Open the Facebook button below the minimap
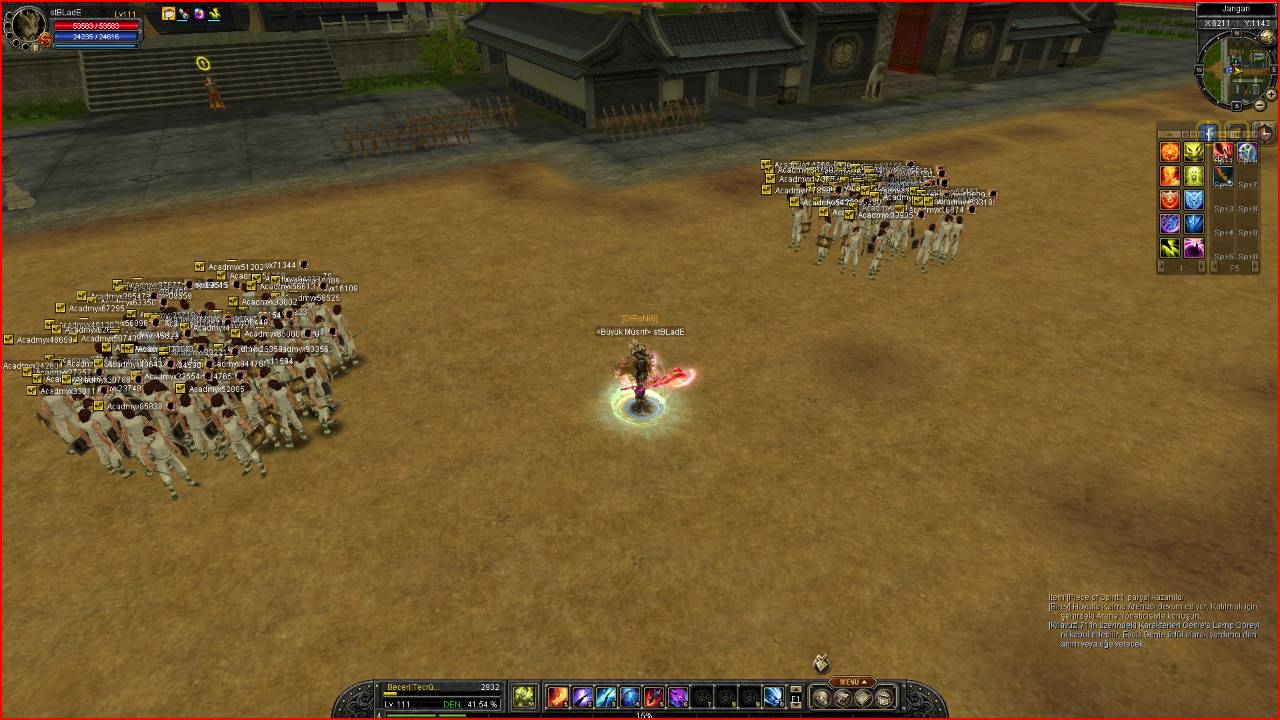The width and height of the screenshot is (1280, 720). 1209,132
